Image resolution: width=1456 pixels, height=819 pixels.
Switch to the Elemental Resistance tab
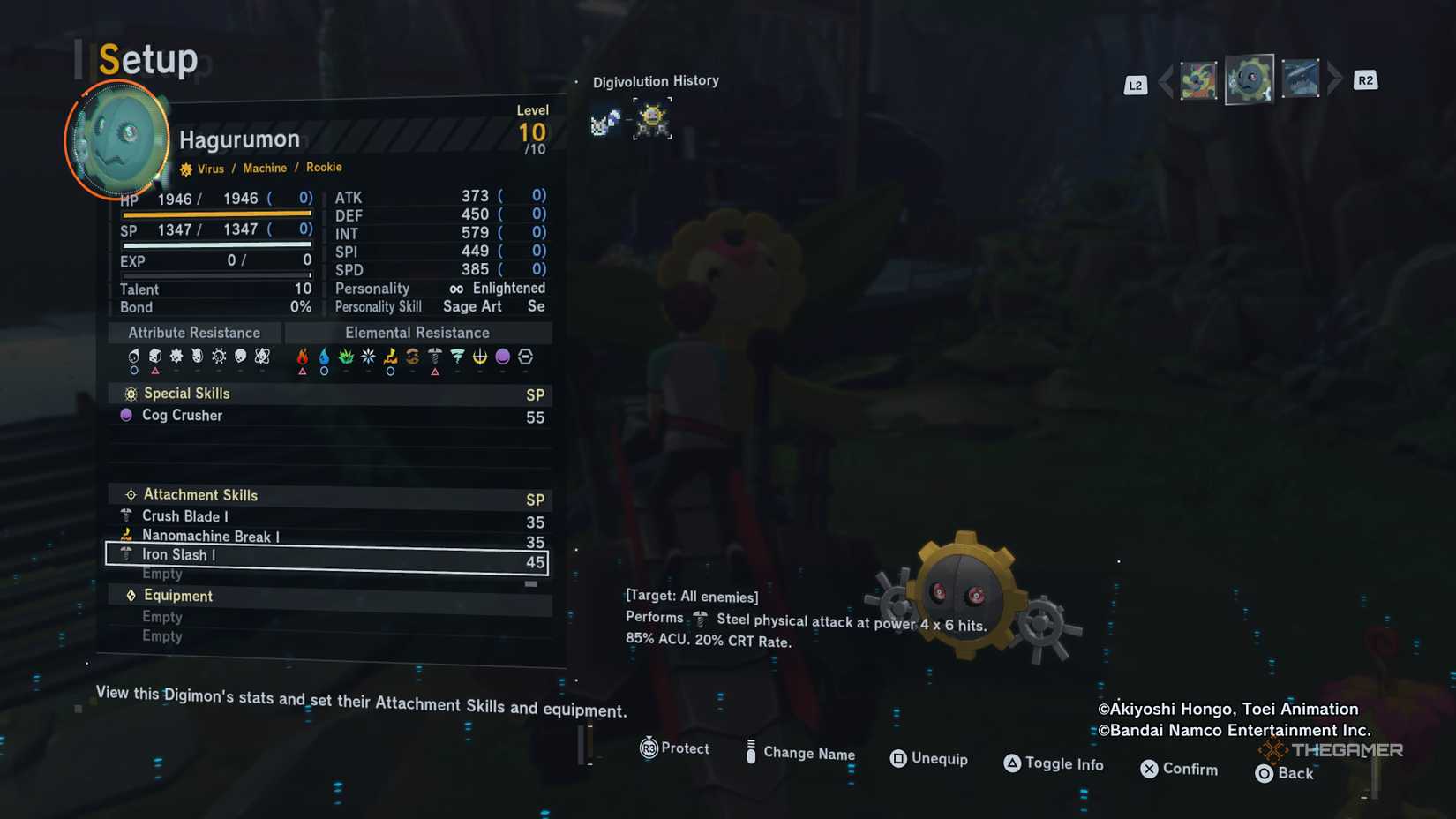[417, 333]
